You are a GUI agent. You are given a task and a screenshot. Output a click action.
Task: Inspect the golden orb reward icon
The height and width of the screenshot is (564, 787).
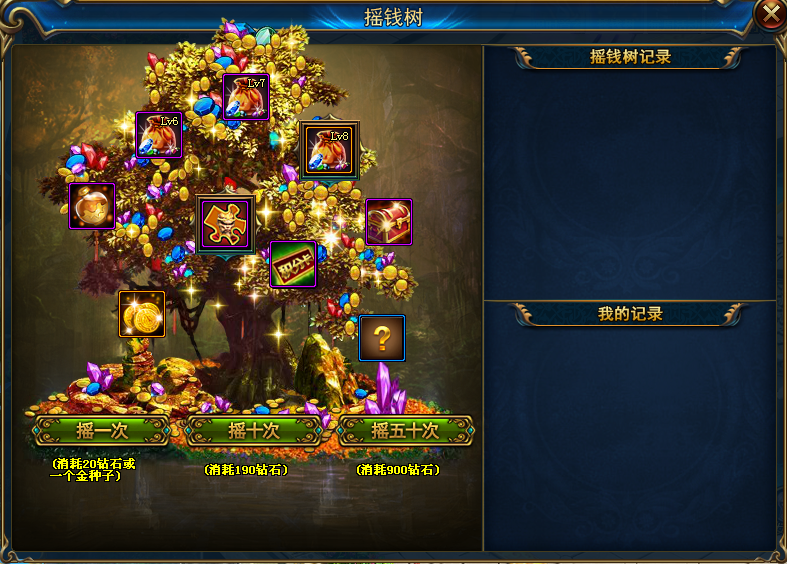tap(91, 206)
